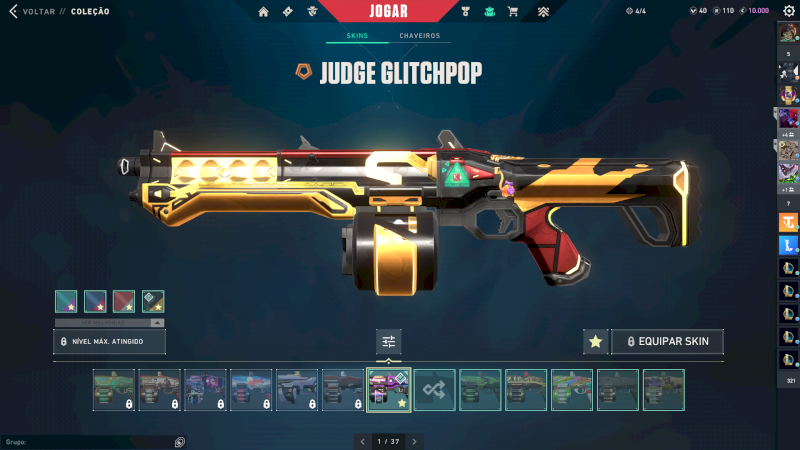Select the highlighted Glitchpop skin thumbnail

tap(389, 390)
